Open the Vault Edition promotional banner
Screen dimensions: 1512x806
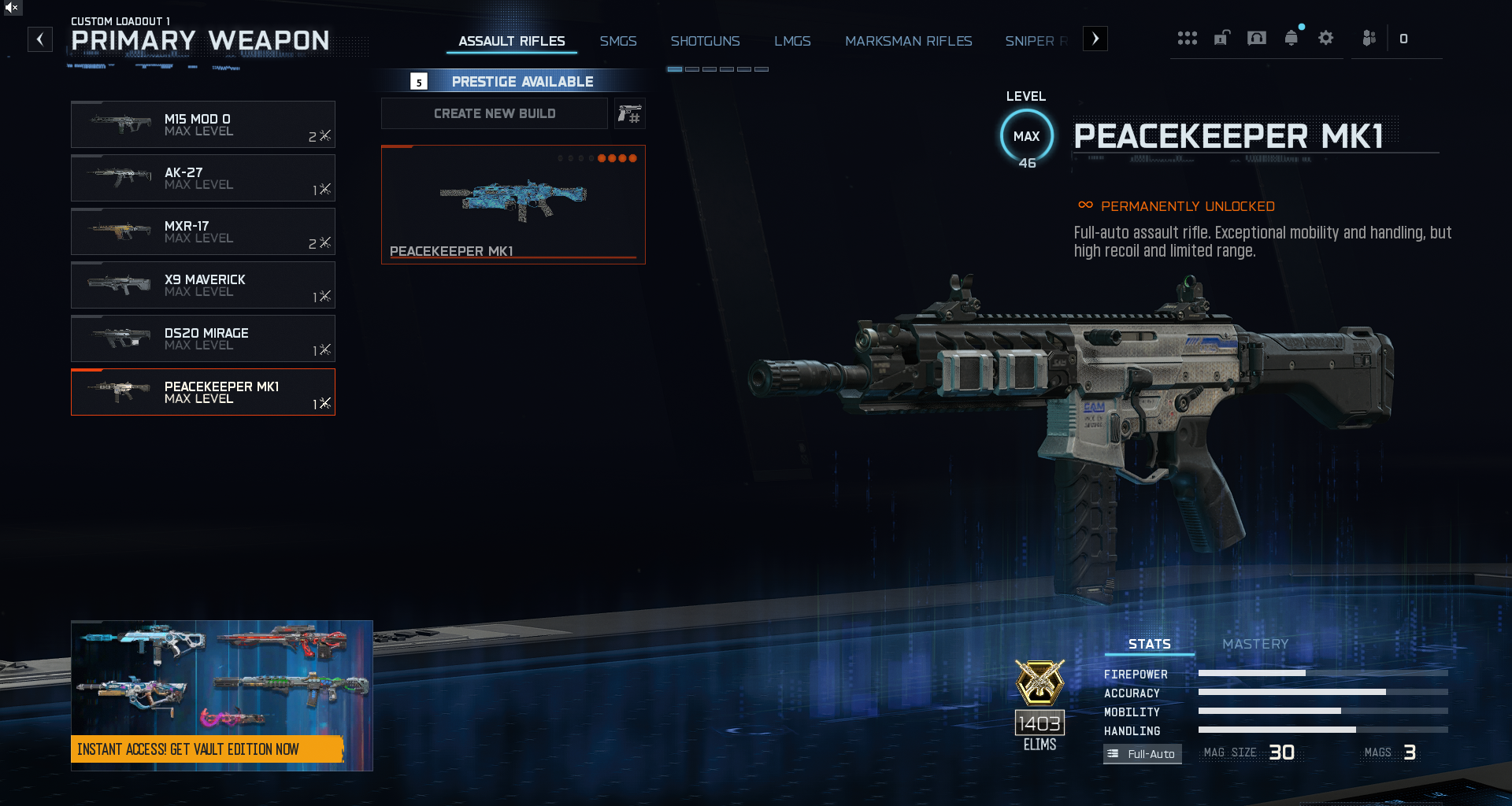pyautogui.click(x=221, y=696)
